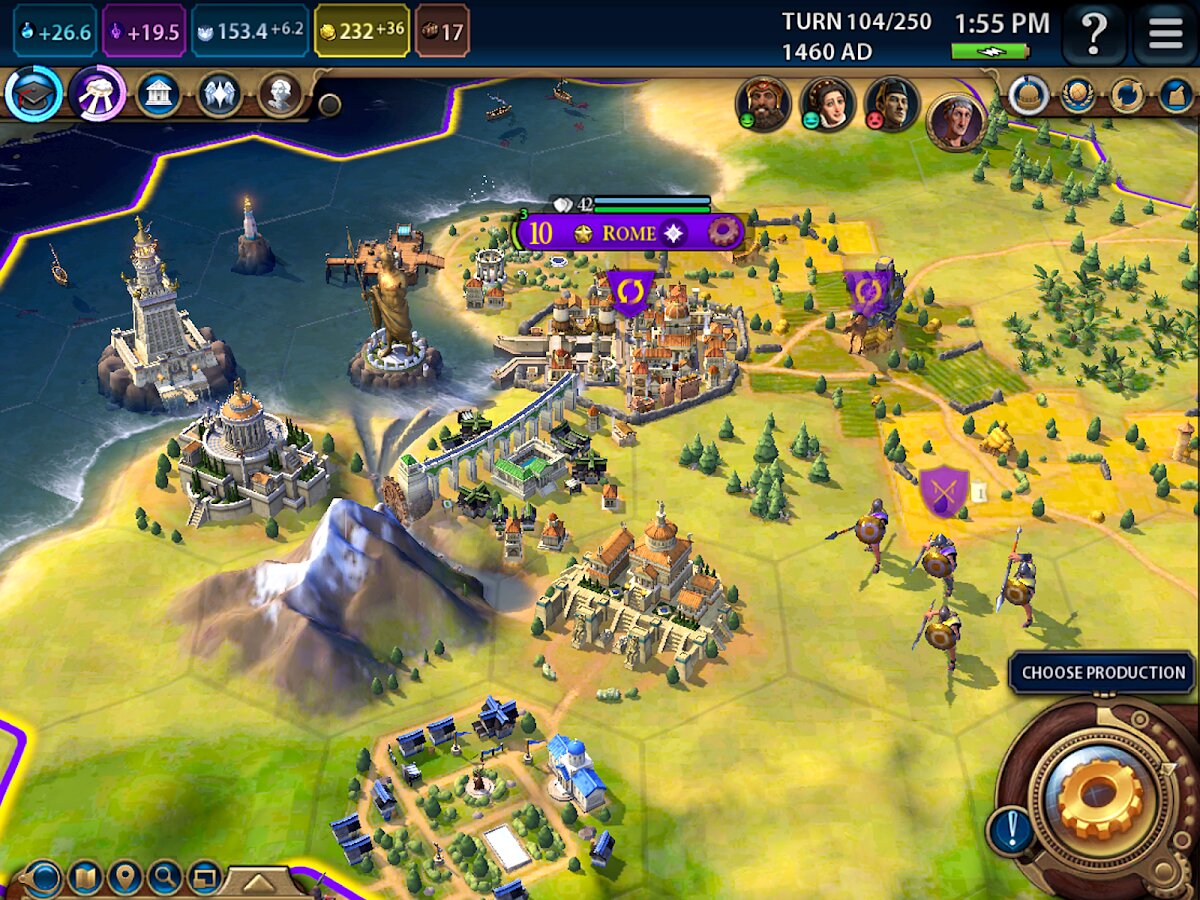Open diplomacy with the female leader portrait
1200x900 pixels.
[x=827, y=102]
